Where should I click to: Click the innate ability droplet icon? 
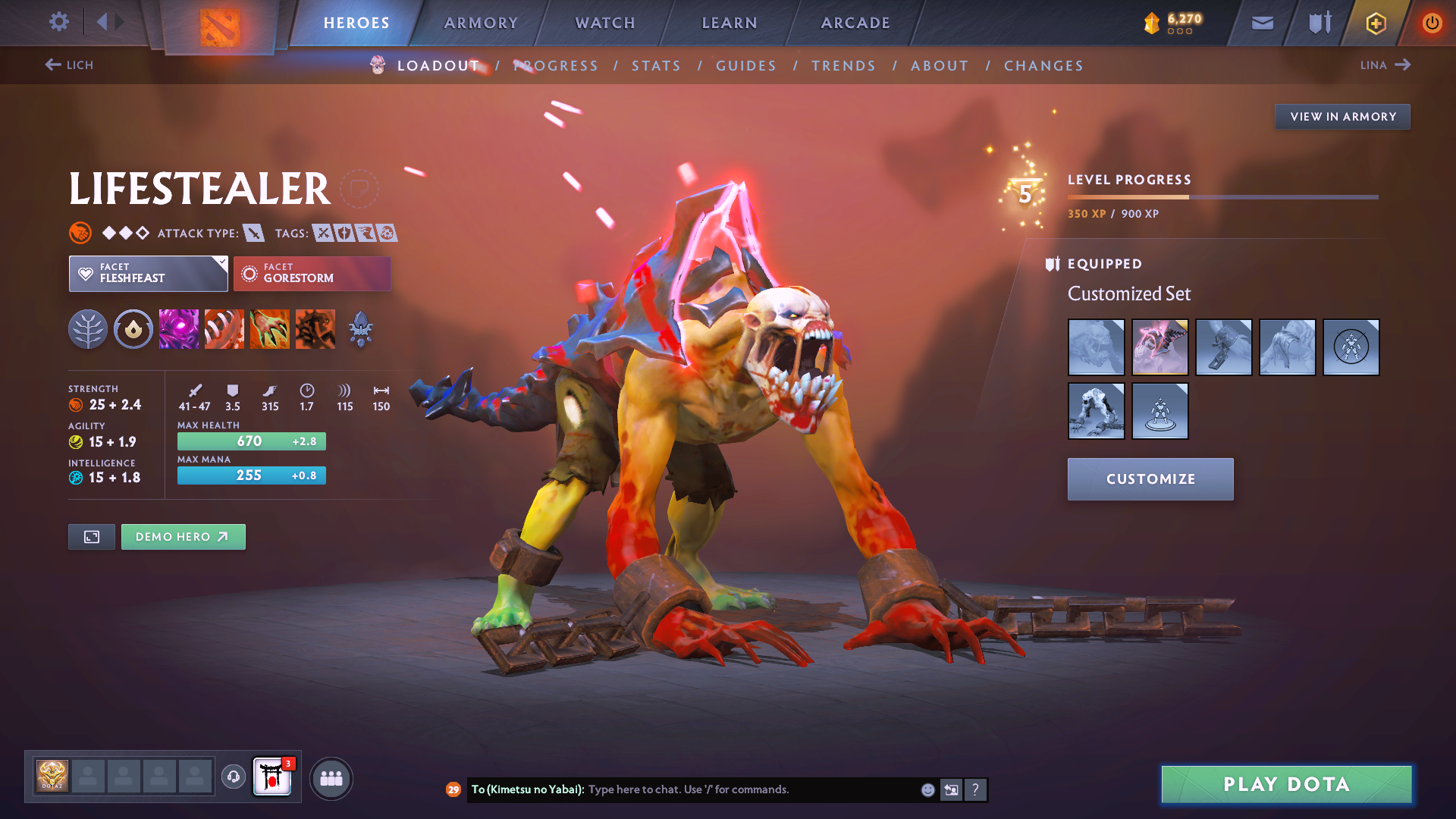(x=133, y=328)
